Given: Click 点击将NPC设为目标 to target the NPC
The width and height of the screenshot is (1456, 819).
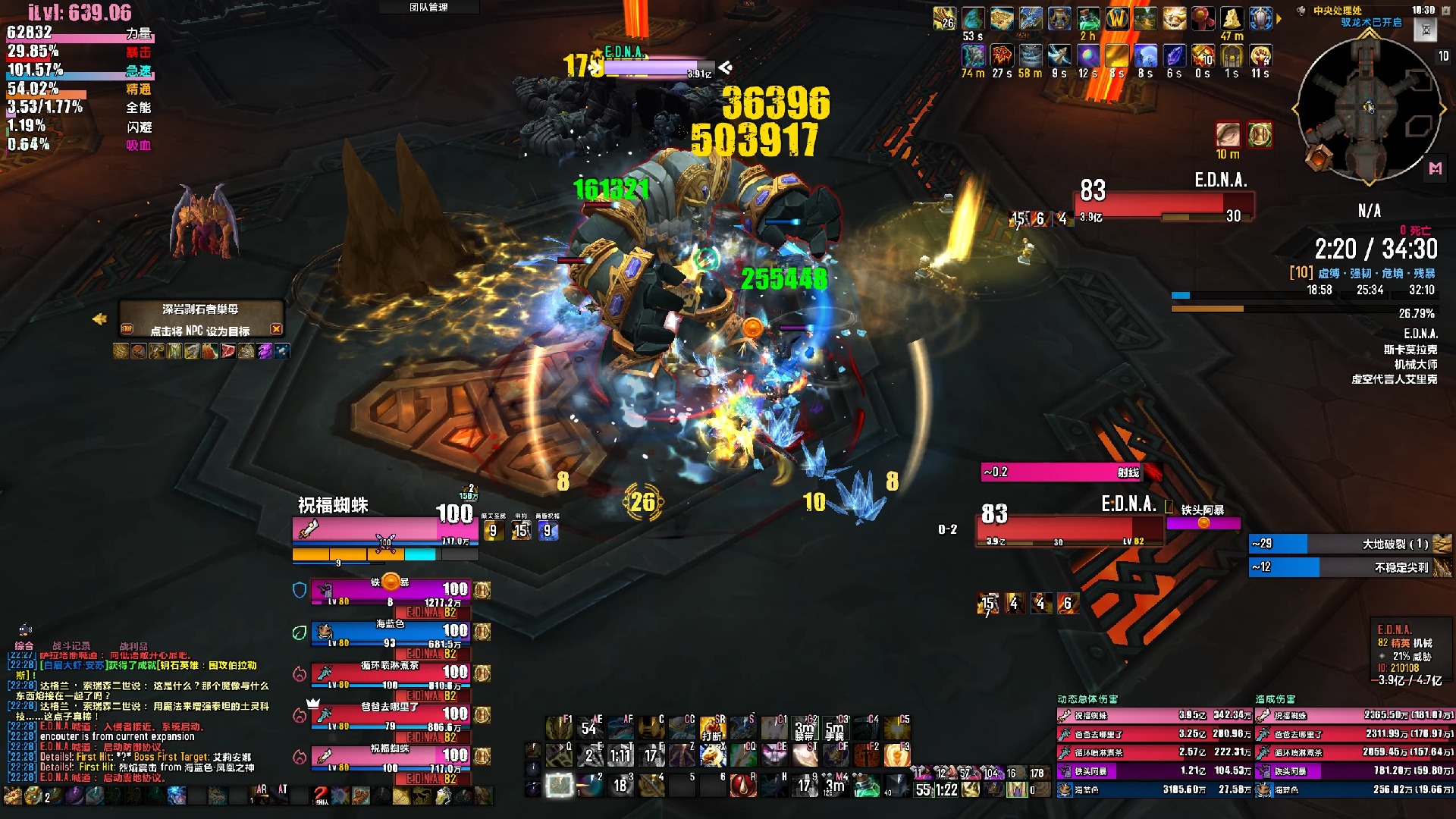Looking at the screenshot, I should click(200, 331).
